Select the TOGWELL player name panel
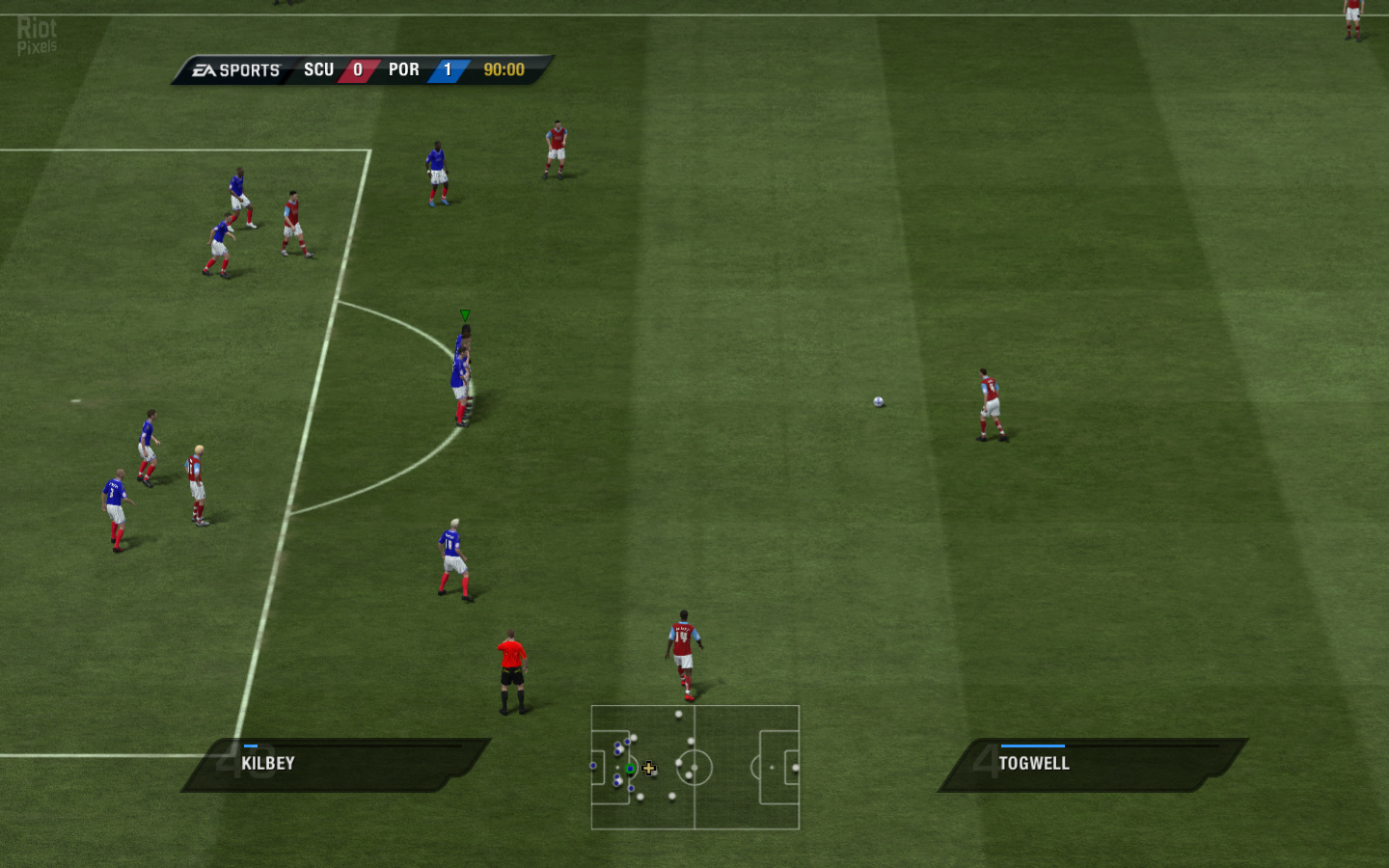 [x=1092, y=765]
